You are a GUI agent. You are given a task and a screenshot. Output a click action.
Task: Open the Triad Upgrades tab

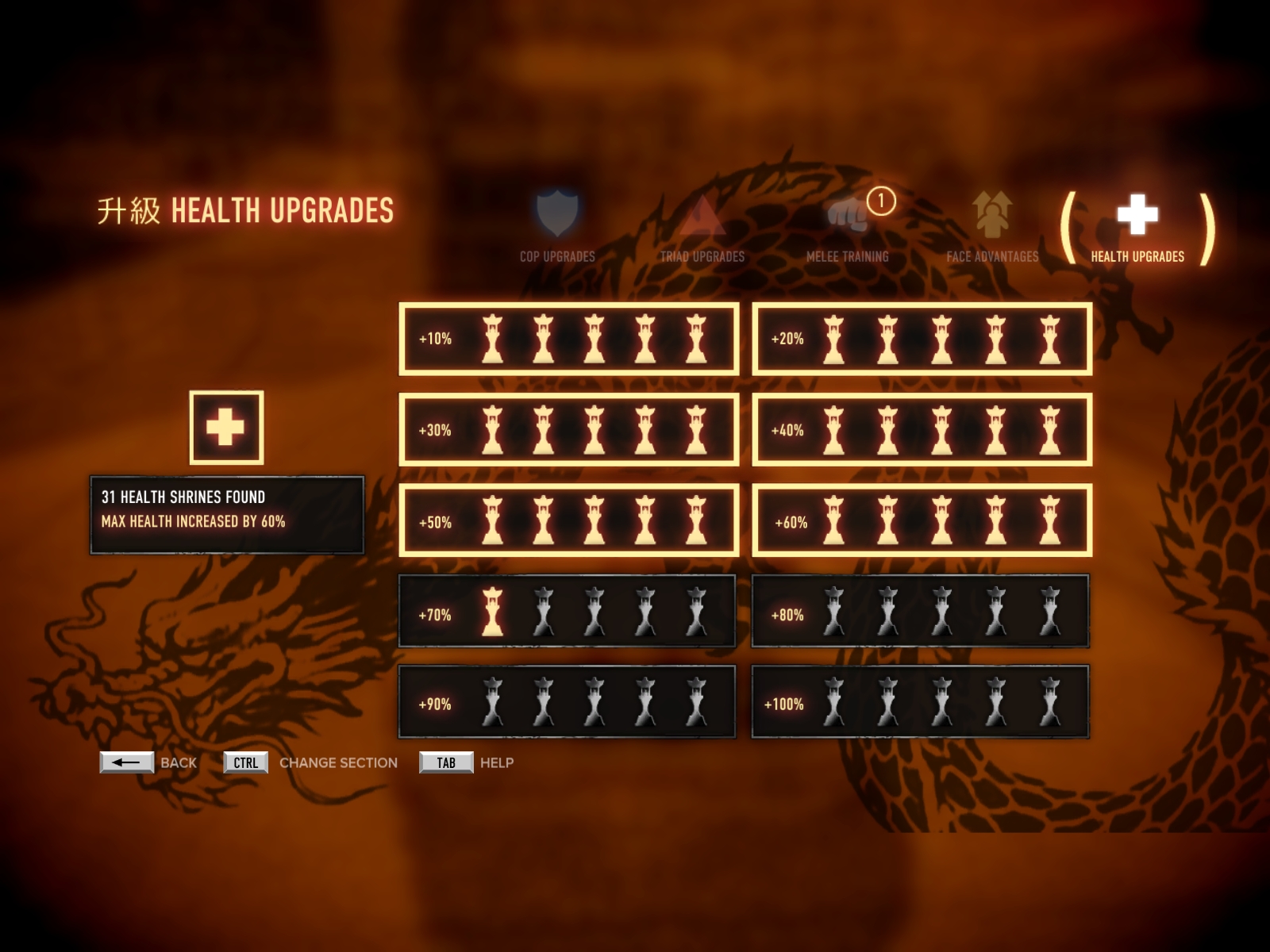[702, 227]
